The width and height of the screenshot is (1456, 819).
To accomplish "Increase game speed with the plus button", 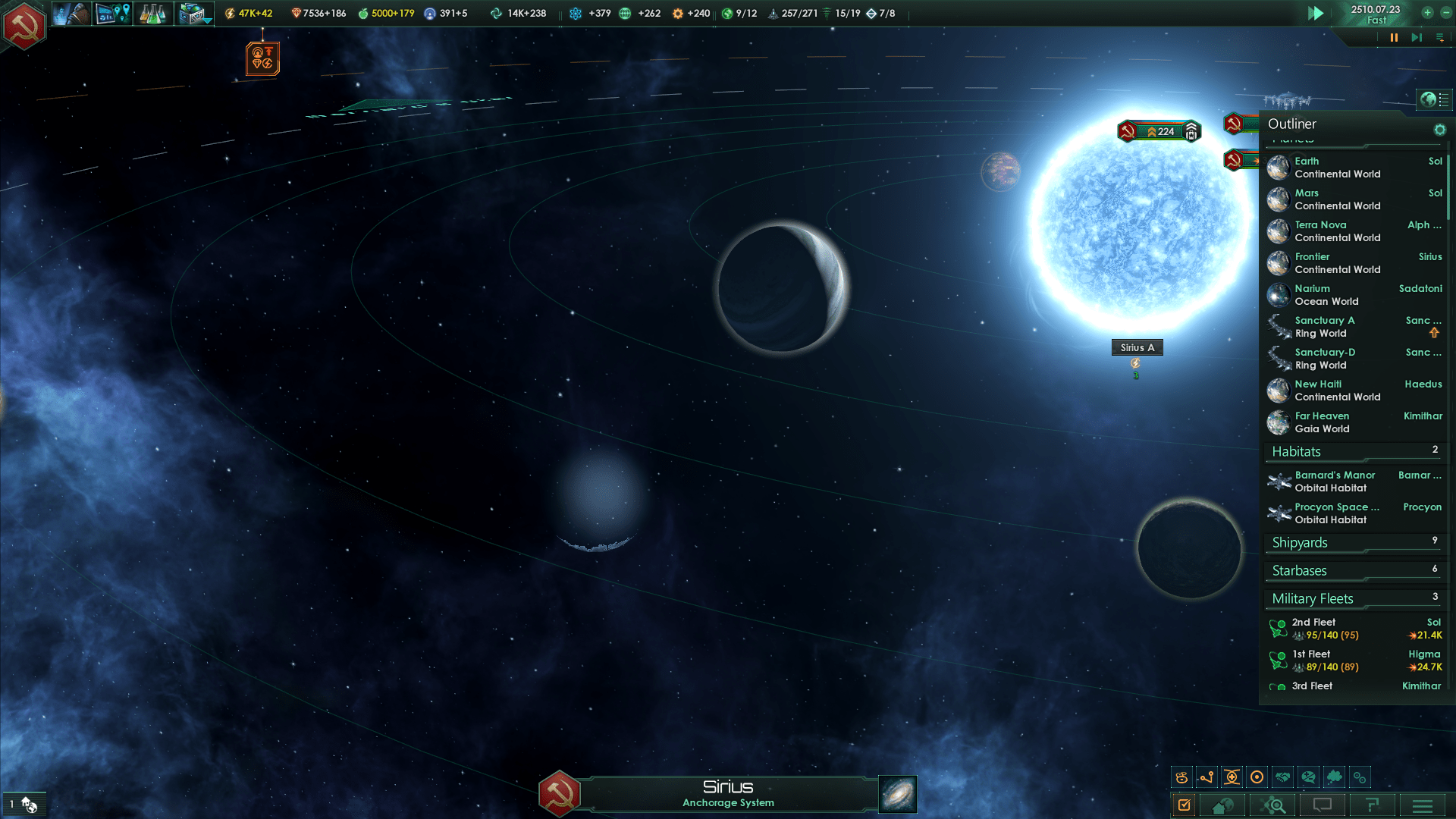I will 1427,13.
